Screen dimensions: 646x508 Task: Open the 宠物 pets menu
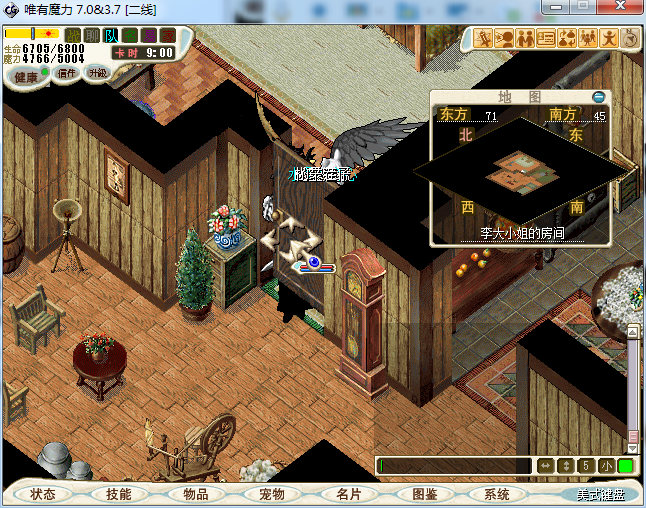tap(271, 494)
